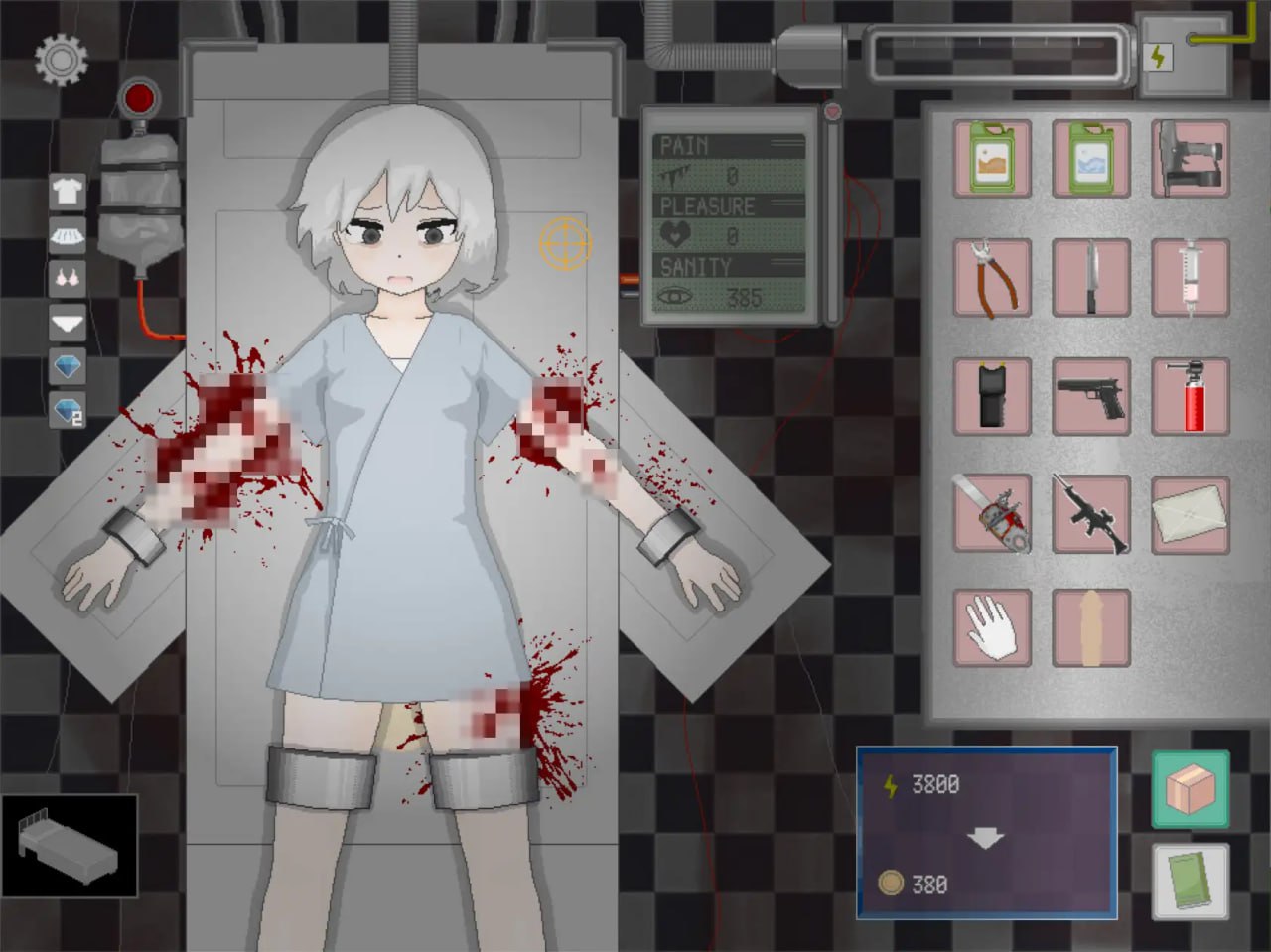Select the knife from the item panel
This screenshot has width=1271, height=952.
click(x=1090, y=277)
